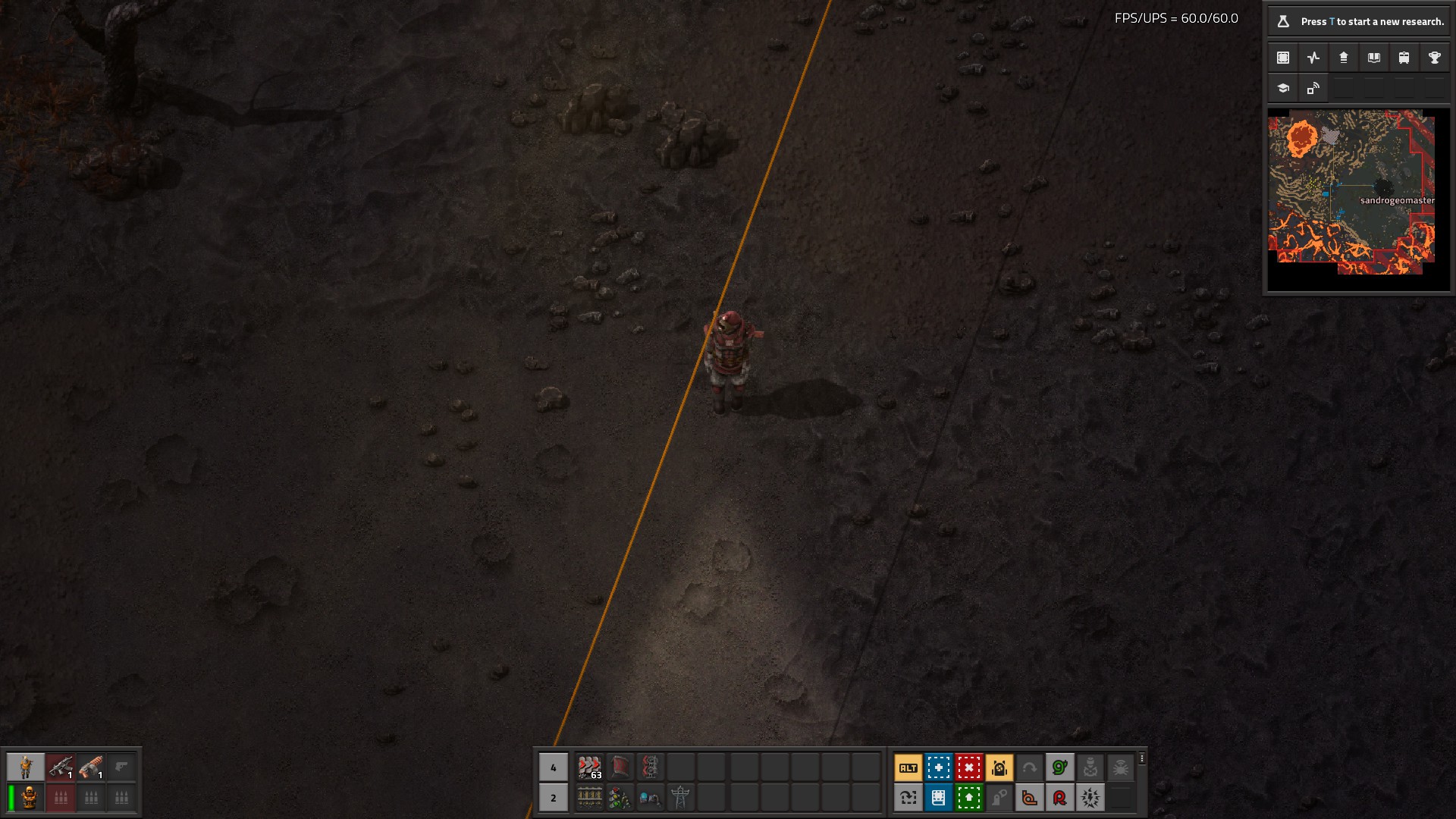Activate the red deconstruction planner shortcut

tap(968, 767)
